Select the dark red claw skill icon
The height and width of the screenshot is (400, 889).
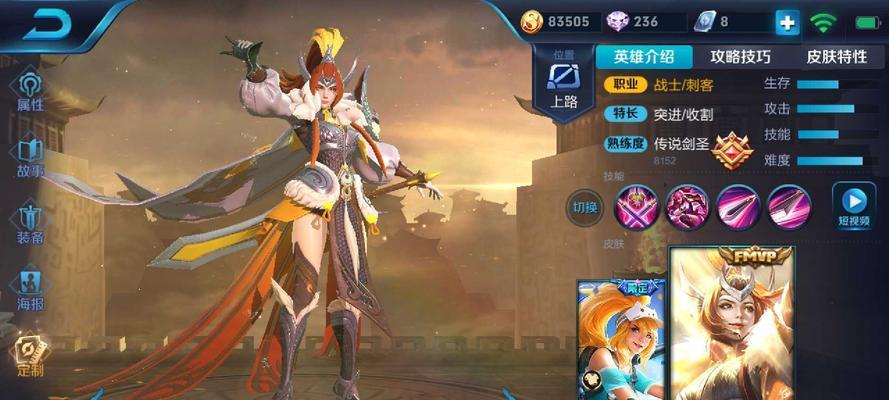click(x=686, y=206)
